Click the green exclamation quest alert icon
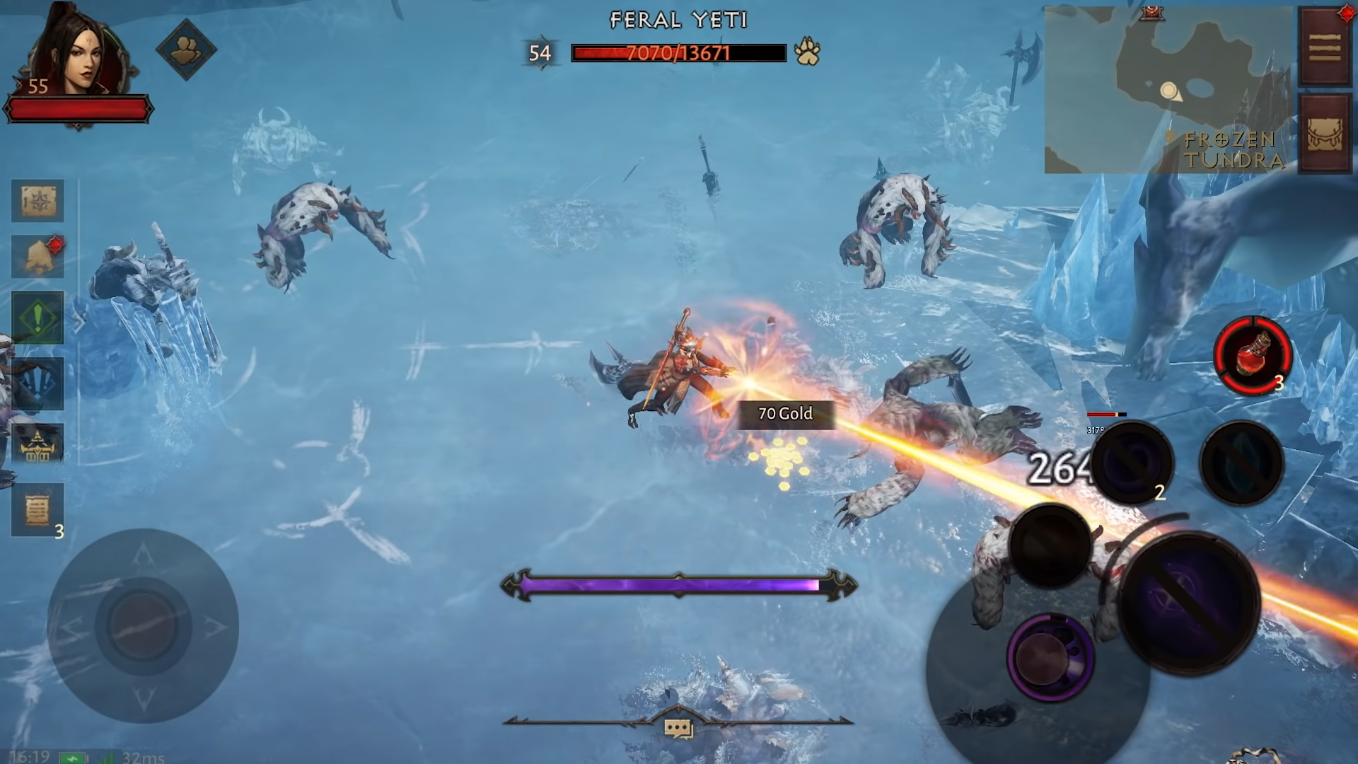Viewport: 1358px width, 764px height. 37,318
